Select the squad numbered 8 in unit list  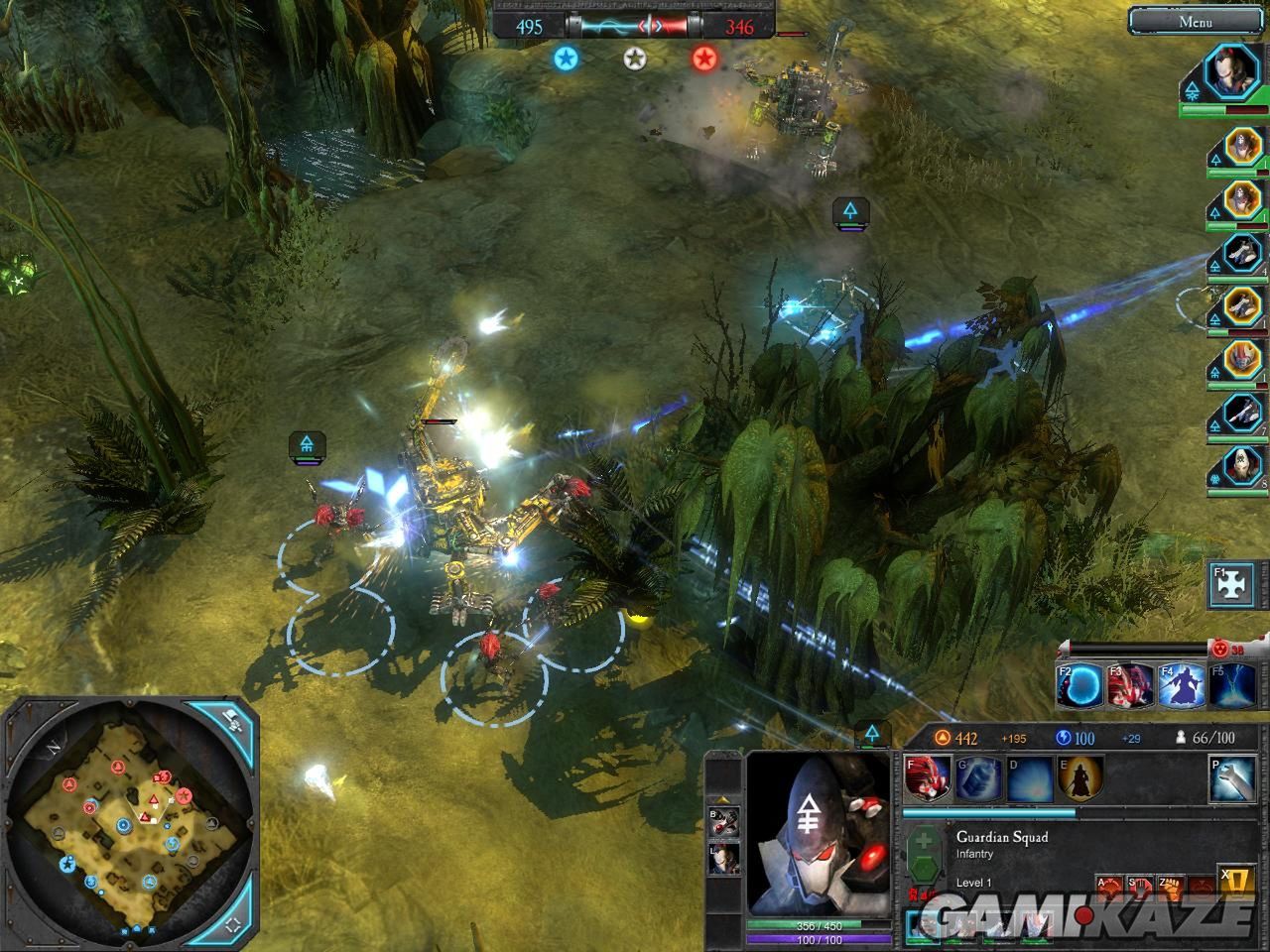(1241, 465)
